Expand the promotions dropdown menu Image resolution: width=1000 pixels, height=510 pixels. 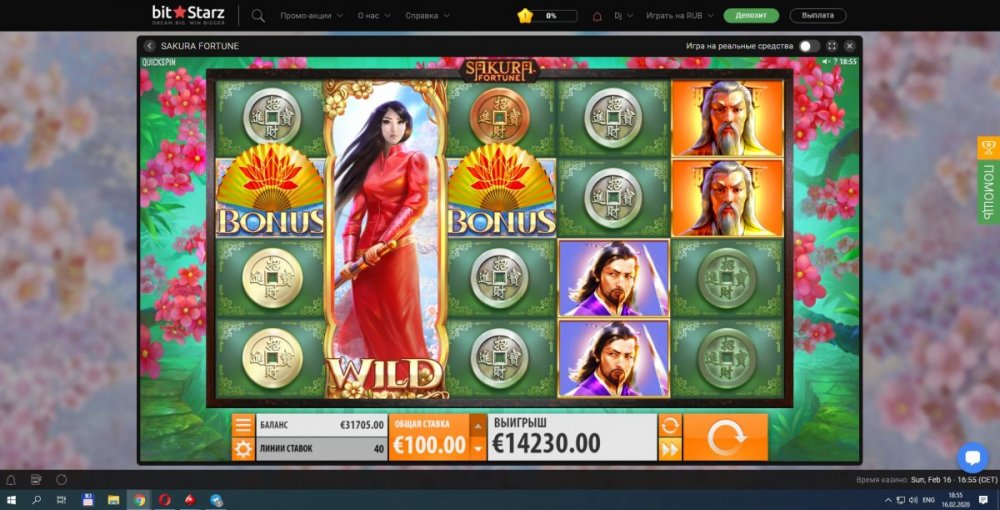pos(311,16)
